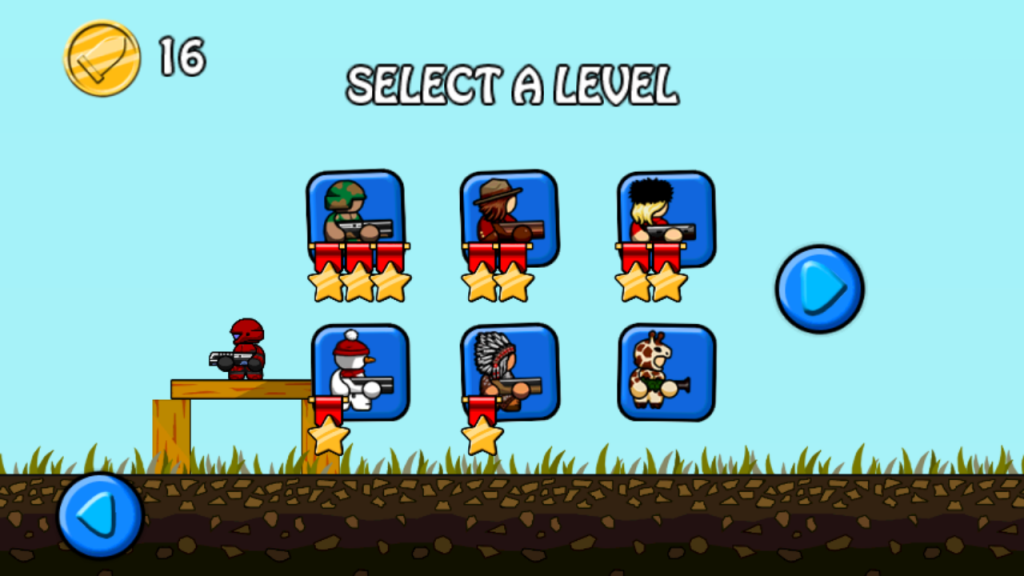The width and height of the screenshot is (1024, 576).
Task: Choose the feathered headdress chief level
Action: (x=510, y=368)
